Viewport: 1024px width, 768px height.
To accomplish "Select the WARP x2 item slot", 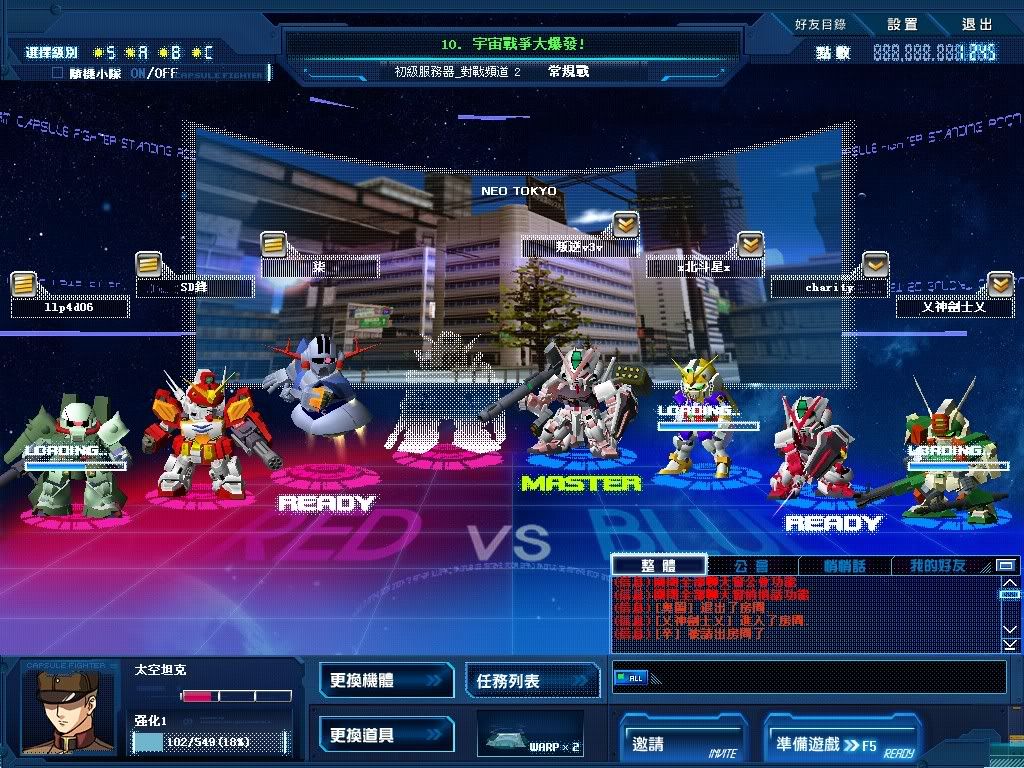I will click(530, 735).
